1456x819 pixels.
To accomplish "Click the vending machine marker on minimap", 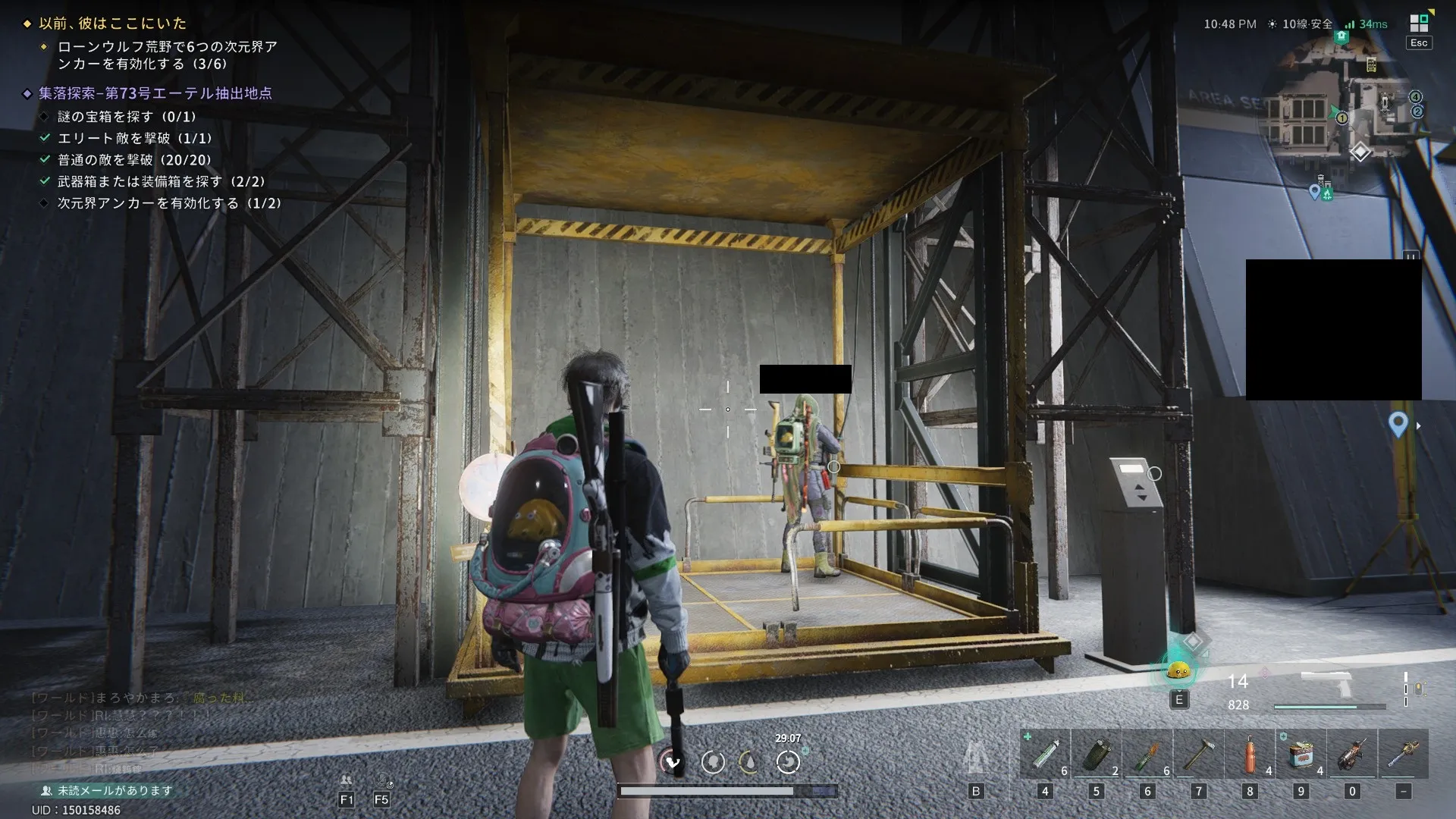I will click(x=1371, y=65).
